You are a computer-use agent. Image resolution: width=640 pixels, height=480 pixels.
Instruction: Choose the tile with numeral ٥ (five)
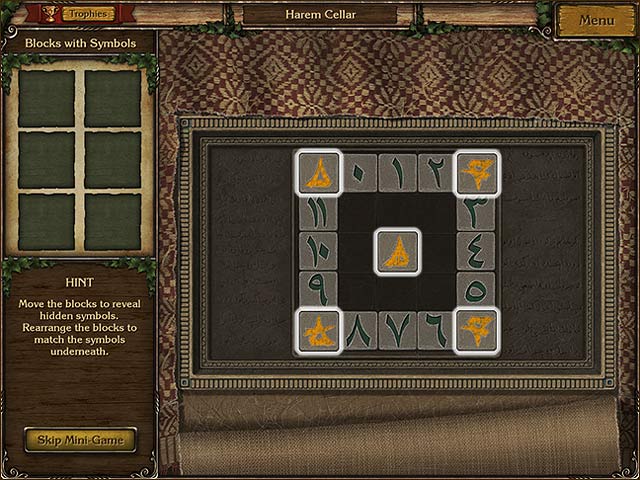476,290
